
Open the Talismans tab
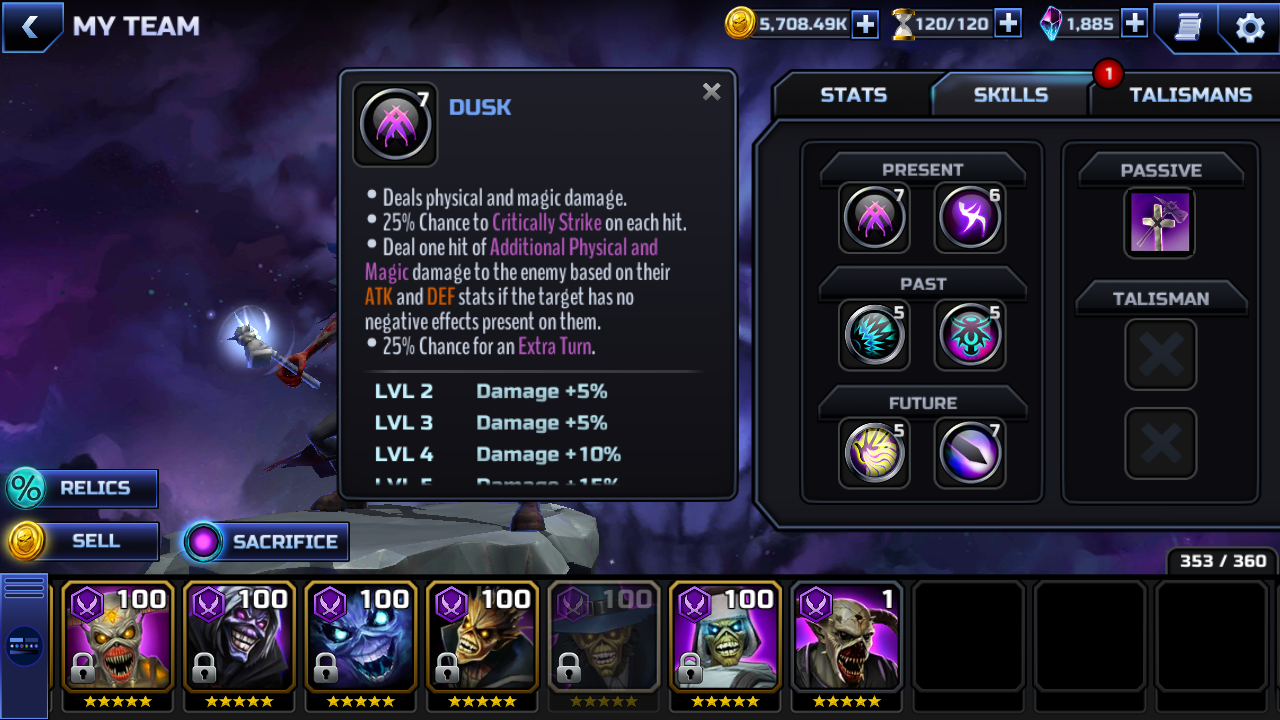pos(1189,95)
